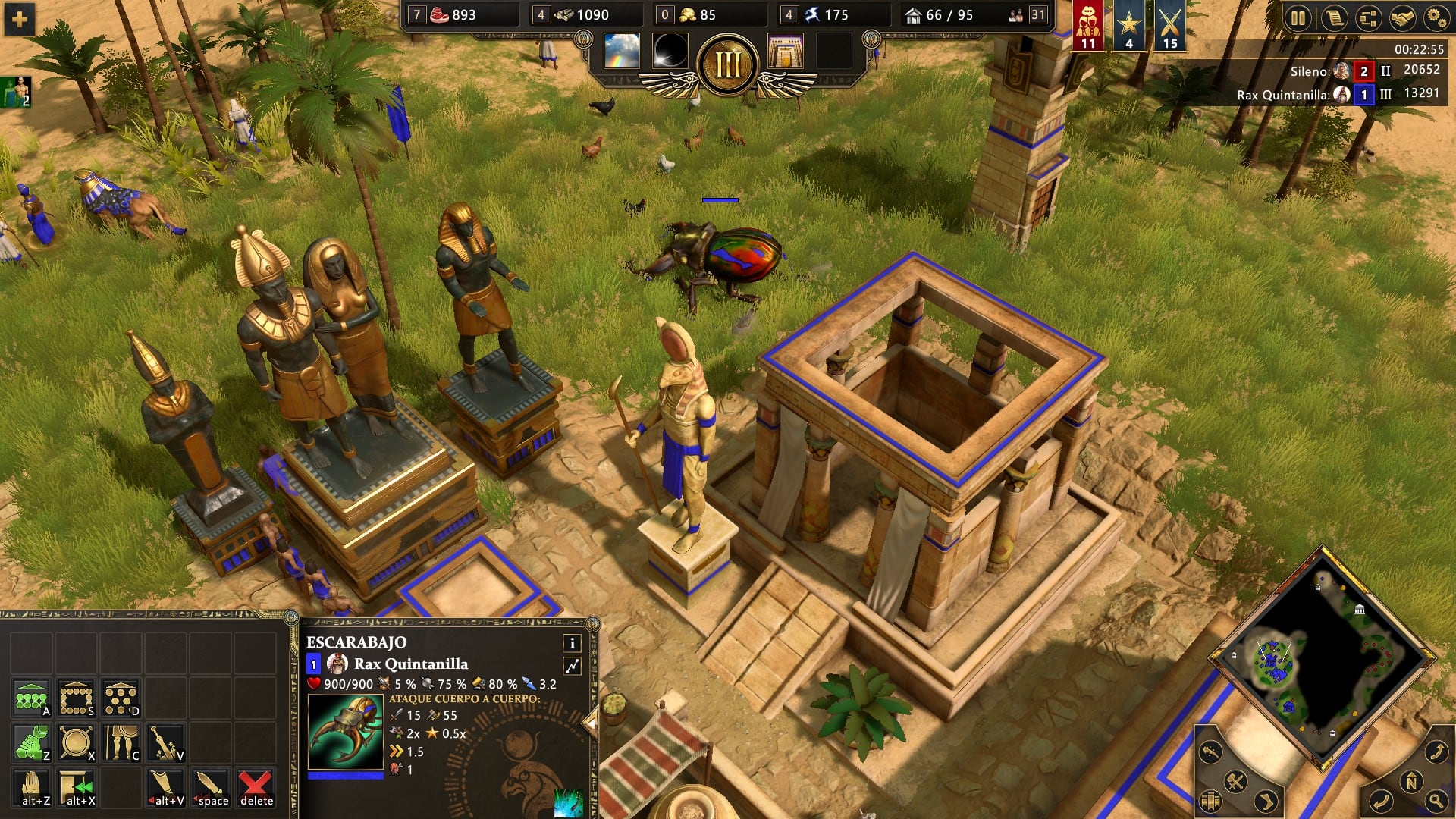1456x819 pixels.
Task: Open the tech tree button
Action: point(1367,18)
